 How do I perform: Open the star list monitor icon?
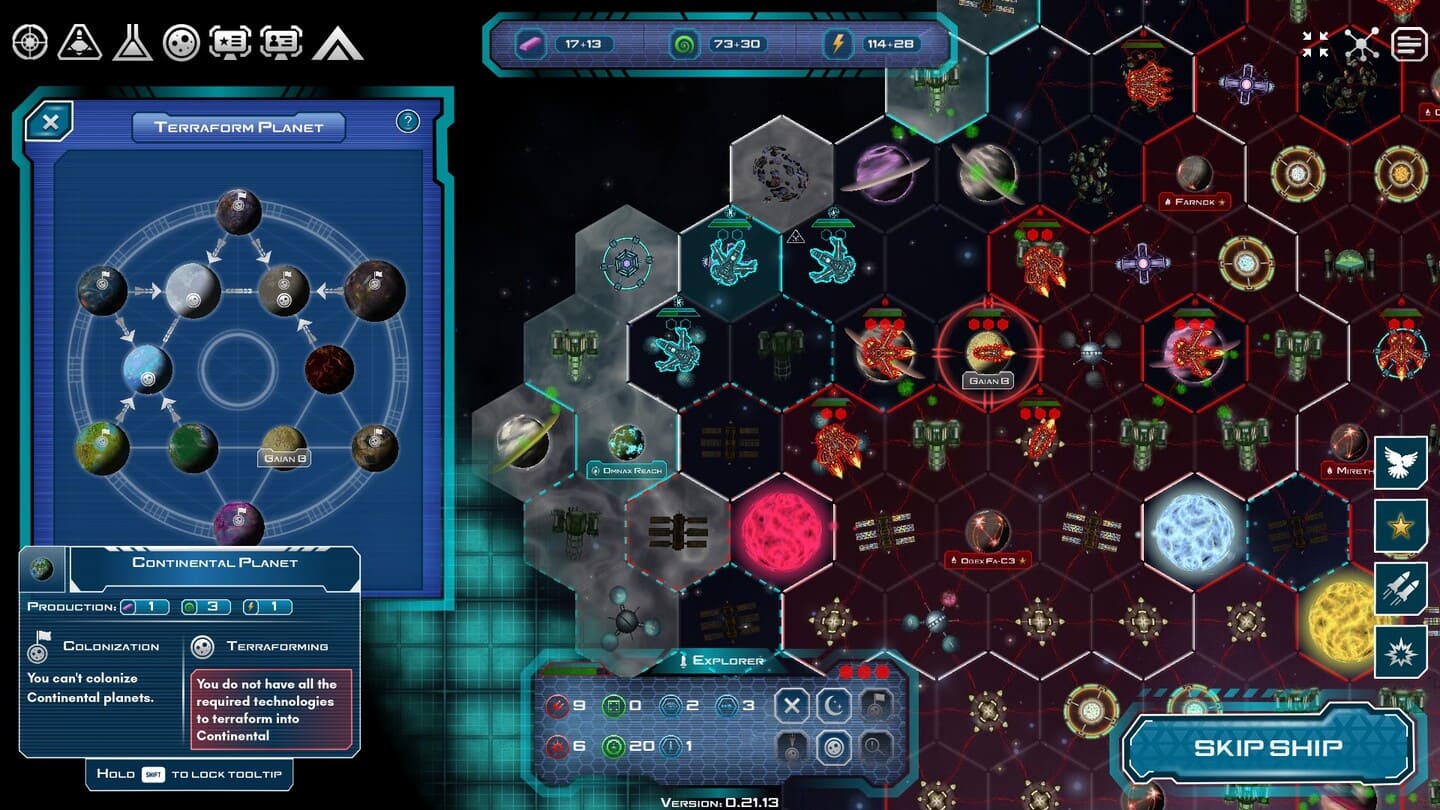[x=230, y=42]
